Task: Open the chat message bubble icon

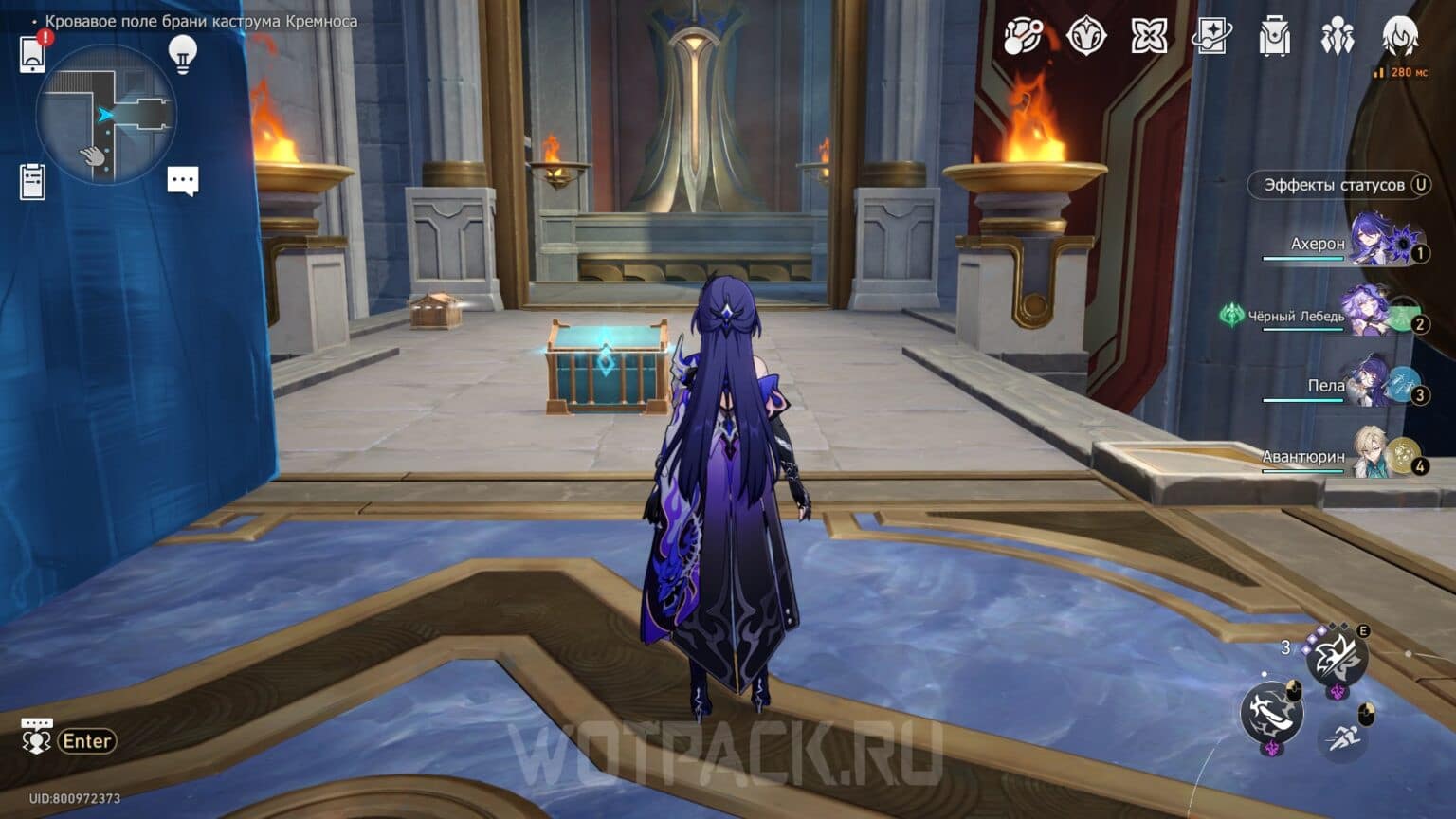Action: pyautogui.click(x=184, y=180)
